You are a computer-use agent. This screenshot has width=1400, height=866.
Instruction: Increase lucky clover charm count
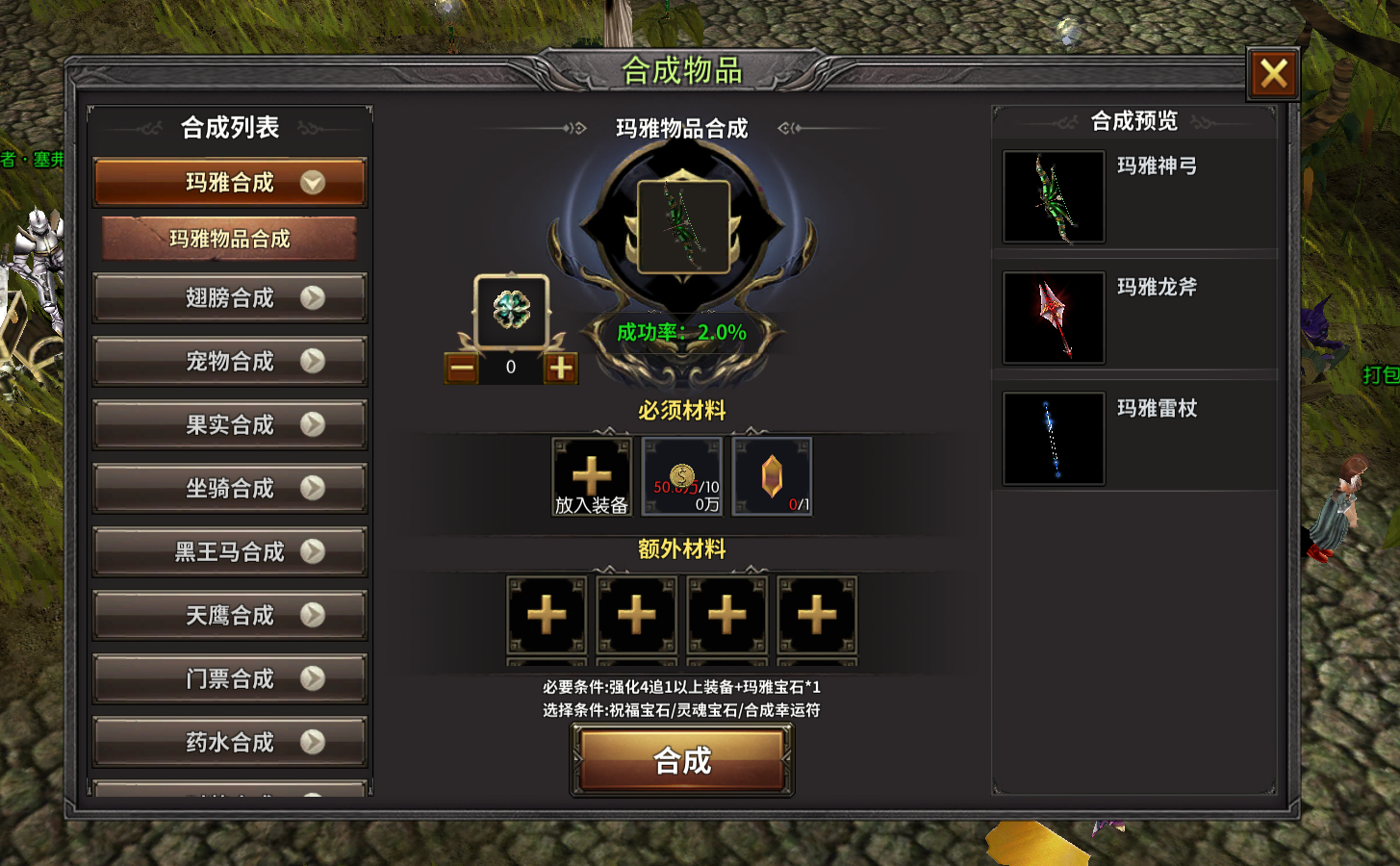561,368
